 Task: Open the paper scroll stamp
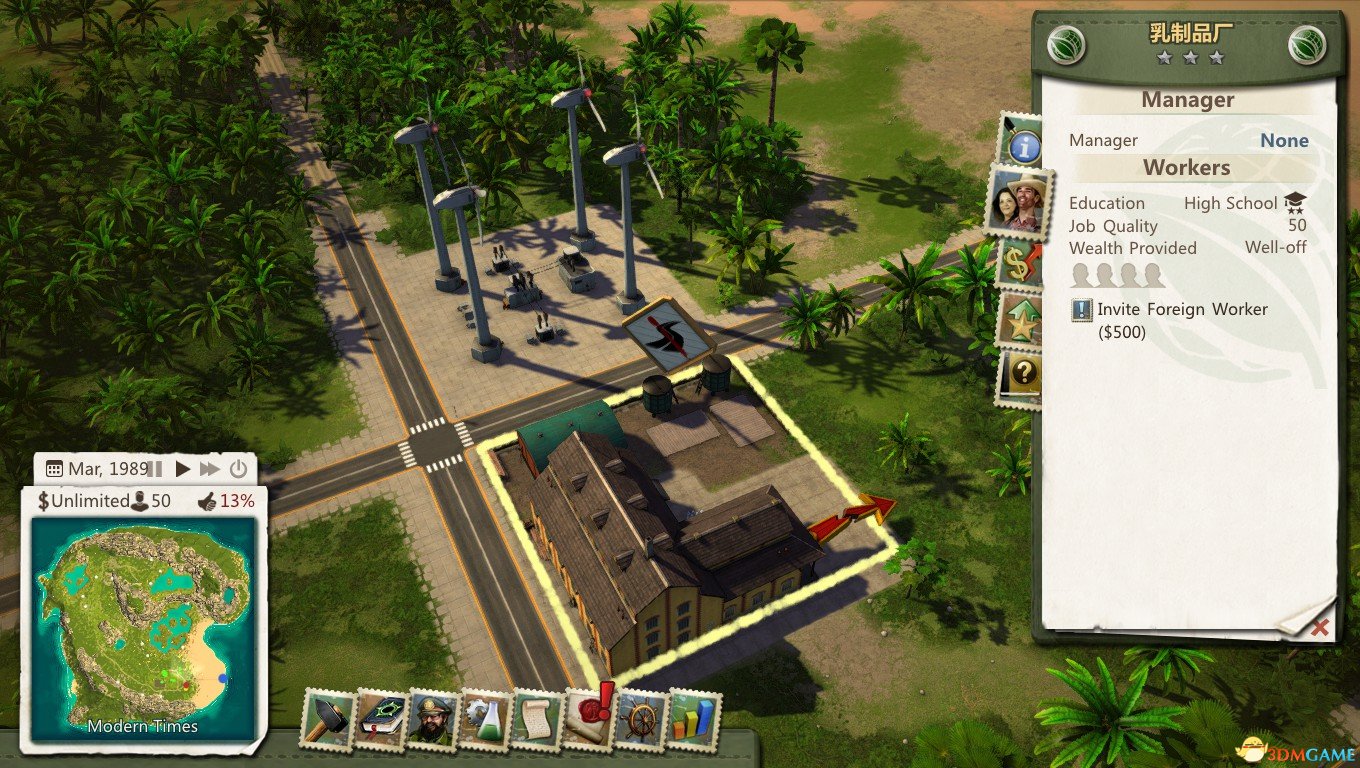[537, 719]
